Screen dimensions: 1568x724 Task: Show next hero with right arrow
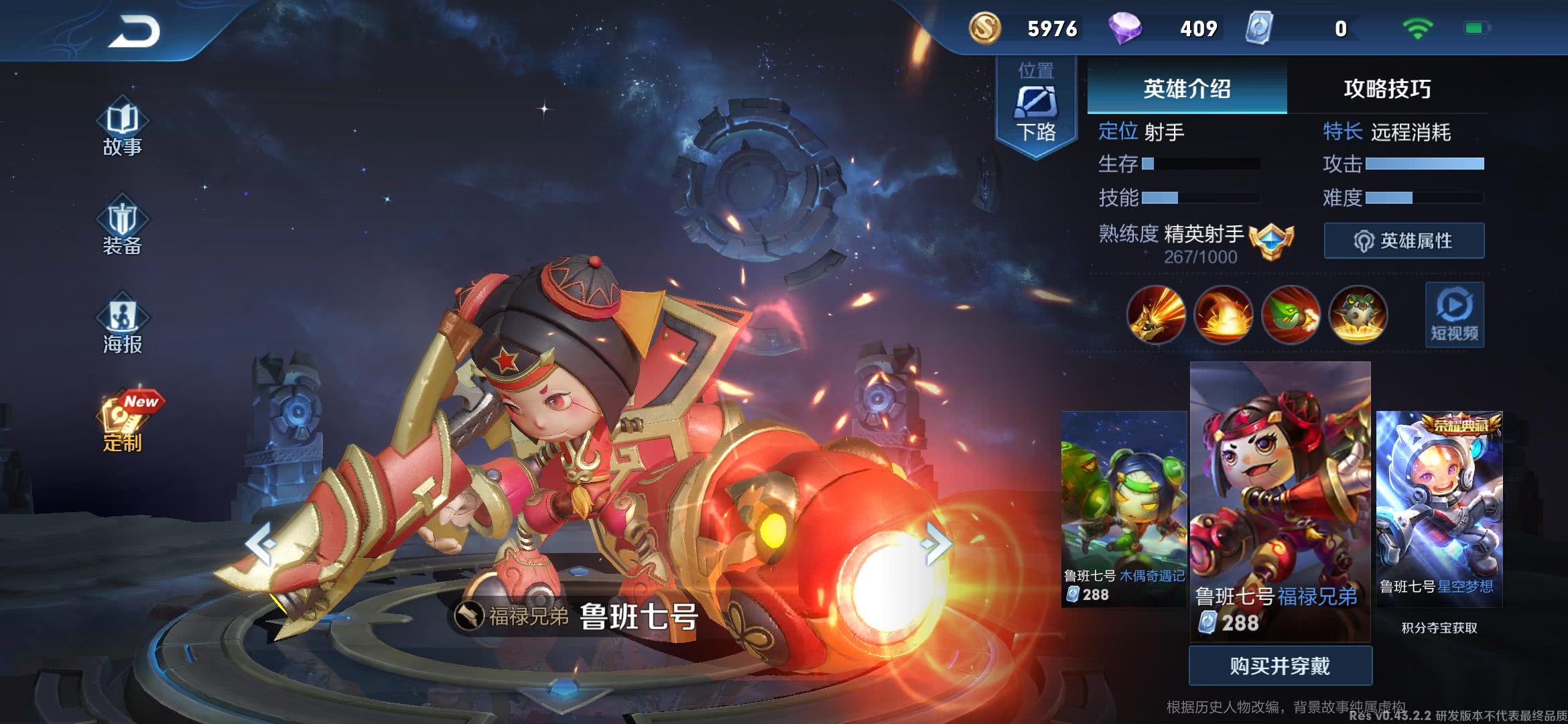click(x=936, y=542)
